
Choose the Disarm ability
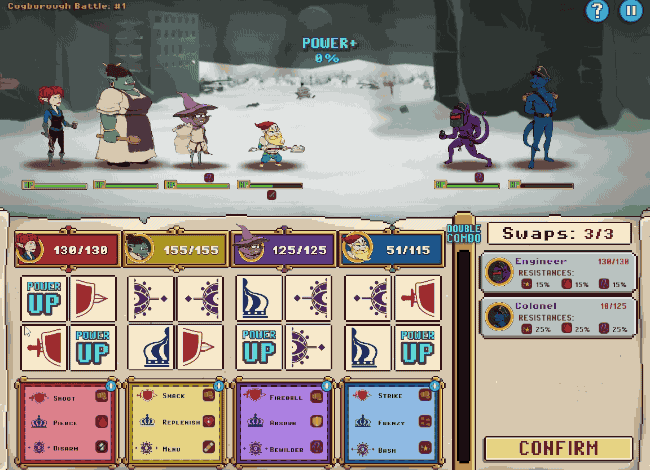click(x=67, y=446)
